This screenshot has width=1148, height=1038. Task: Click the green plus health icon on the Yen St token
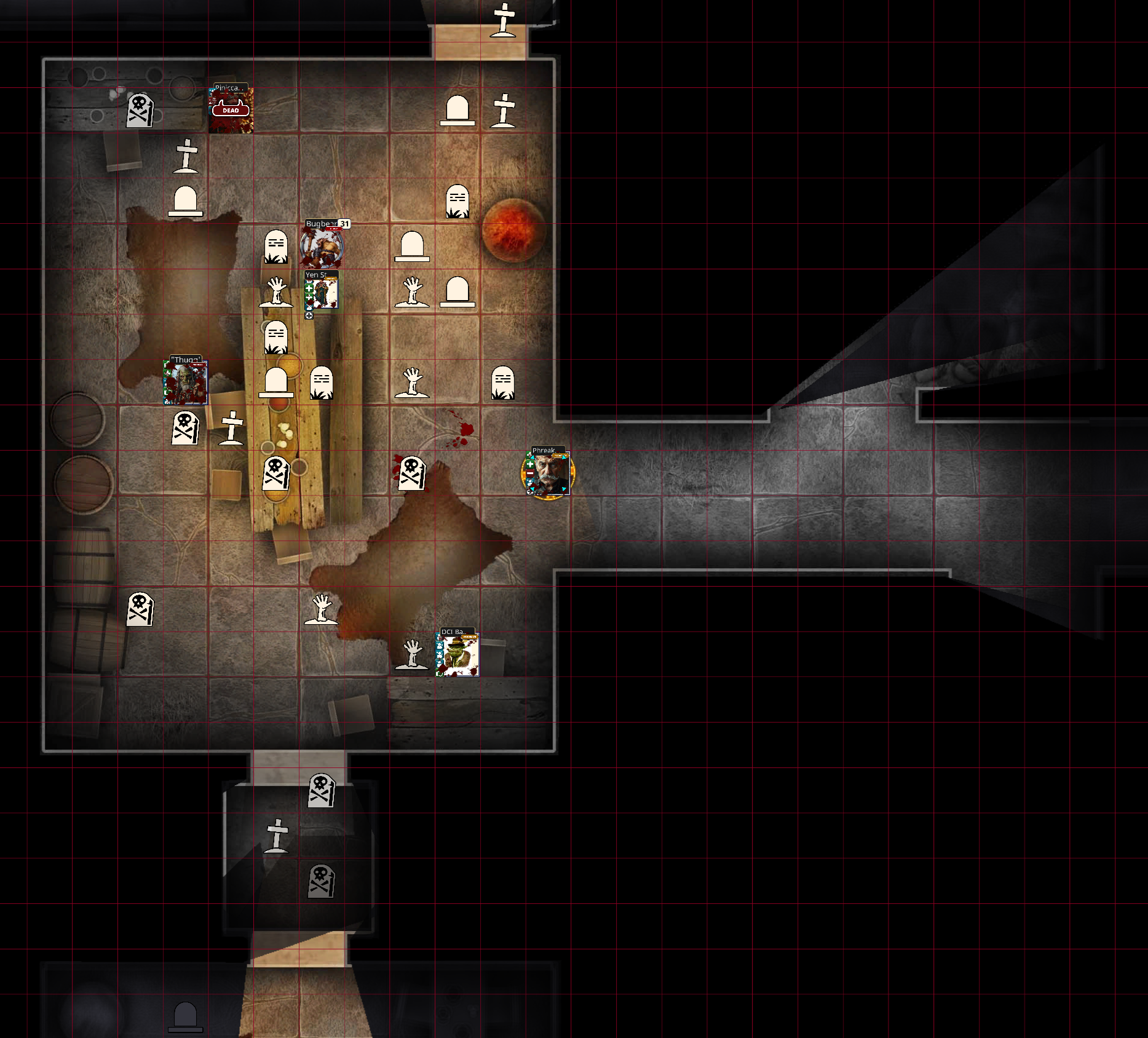(x=308, y=288)
